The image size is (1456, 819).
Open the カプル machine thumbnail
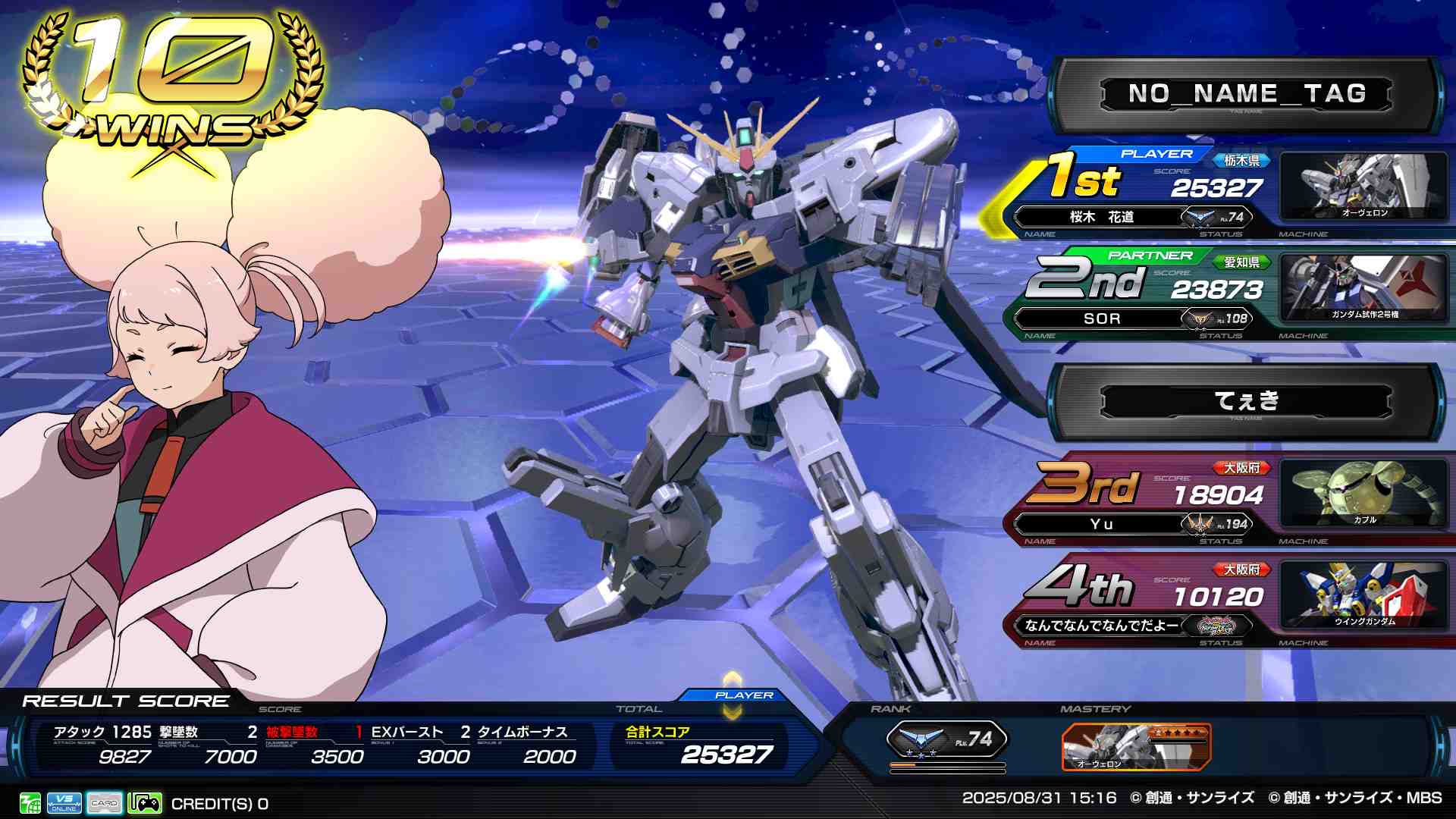[1363, 494]
